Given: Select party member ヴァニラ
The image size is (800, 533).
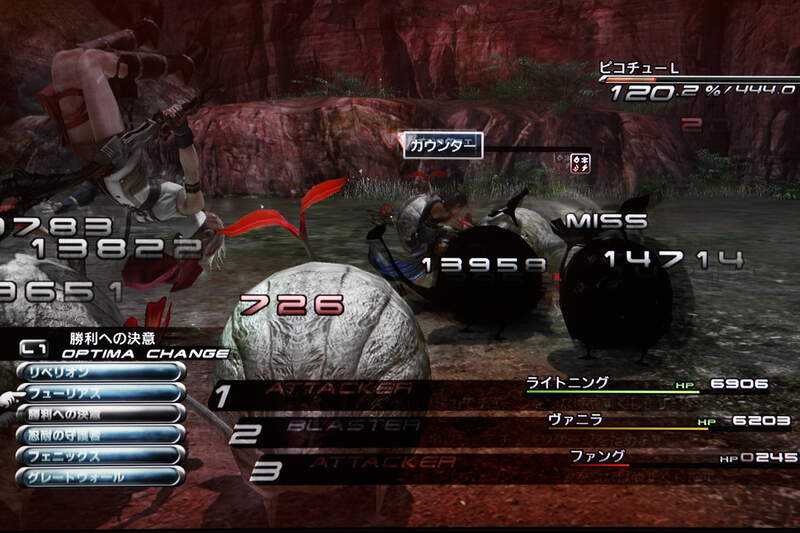Looking at the screenshot, I should (574, 419).
